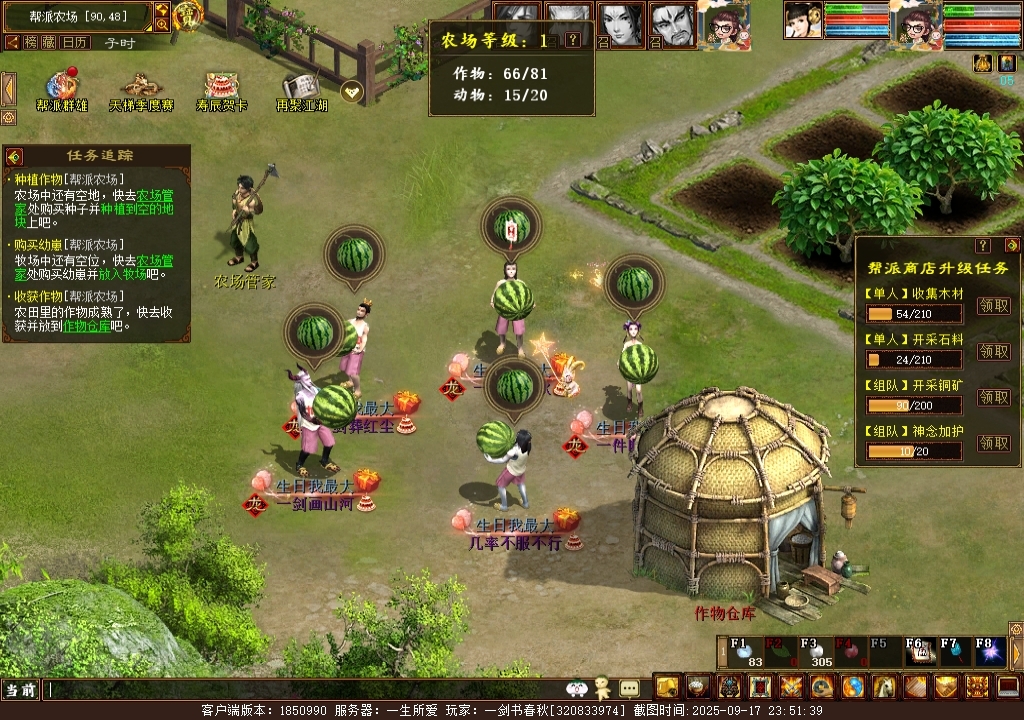
Task: Open the 帮派群雄 event icon
Action: 62,87
